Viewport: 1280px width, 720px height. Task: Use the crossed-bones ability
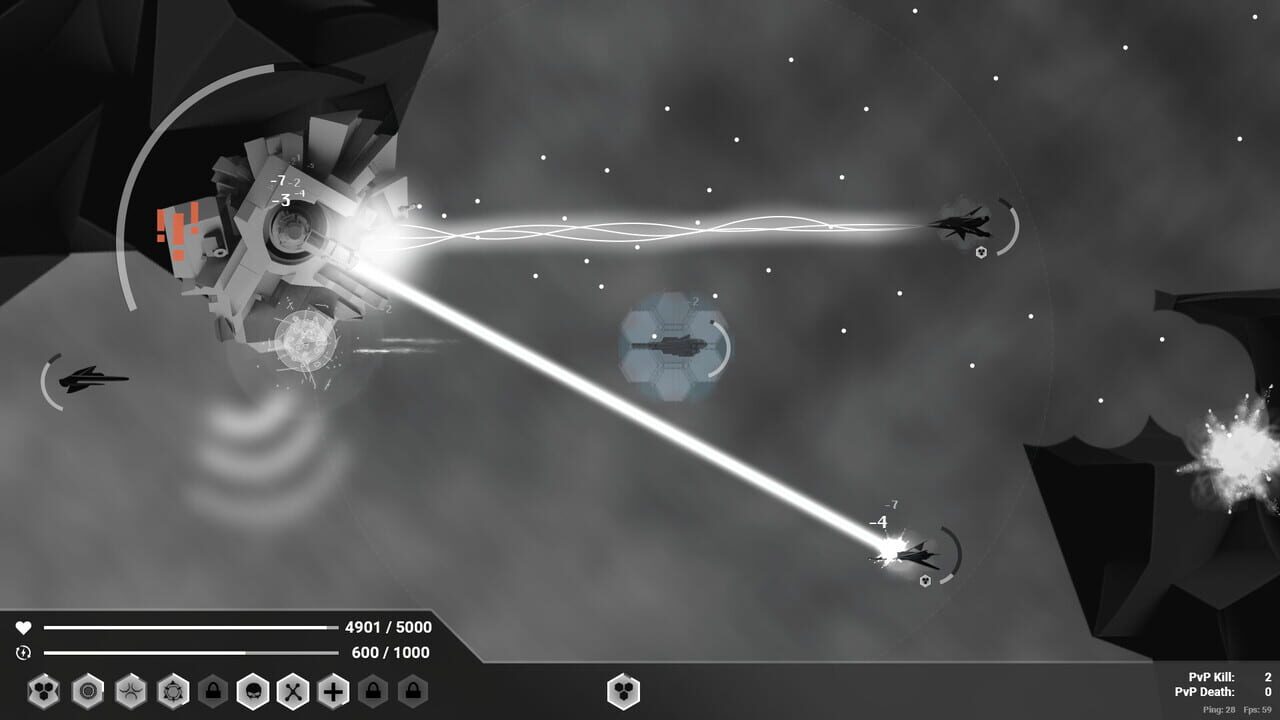click(x=295, y=691)
